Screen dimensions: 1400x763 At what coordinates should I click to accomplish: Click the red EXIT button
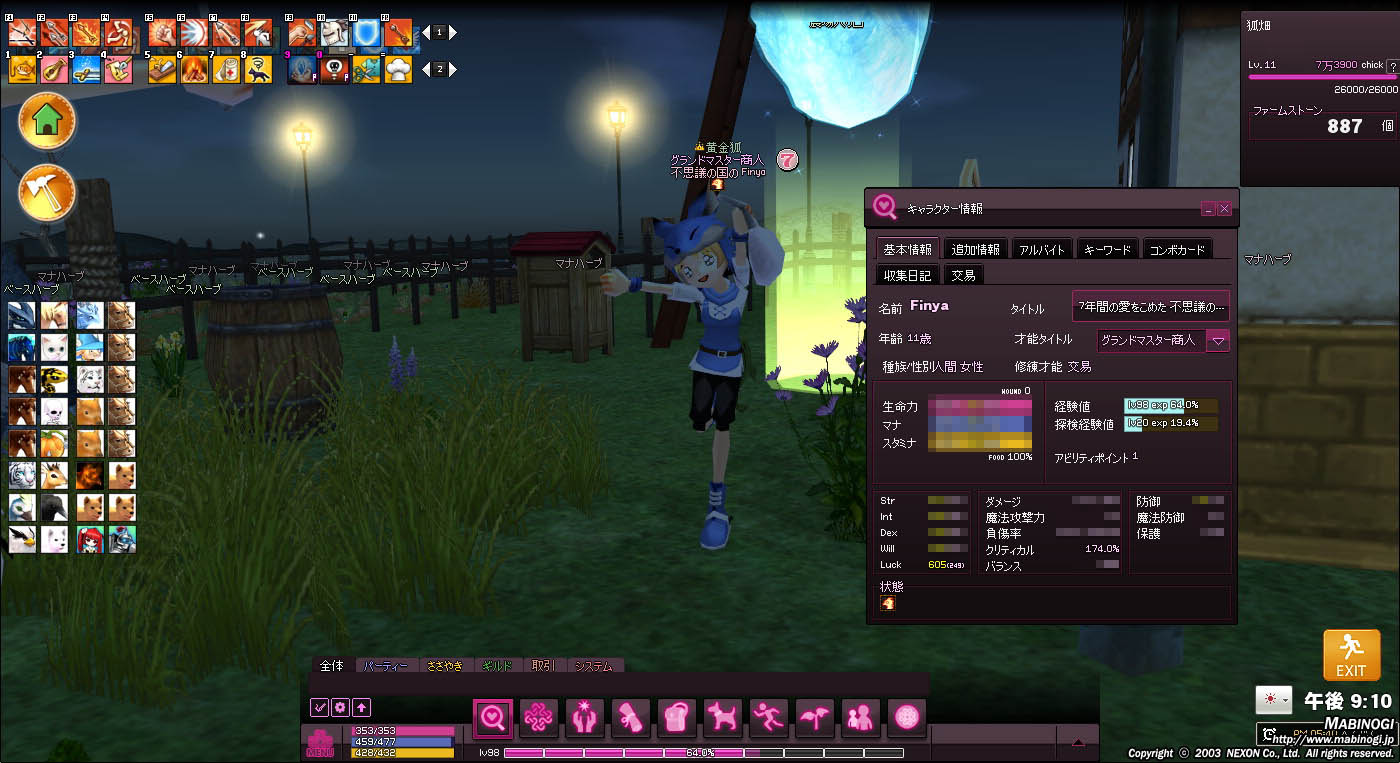point(1351,655)
